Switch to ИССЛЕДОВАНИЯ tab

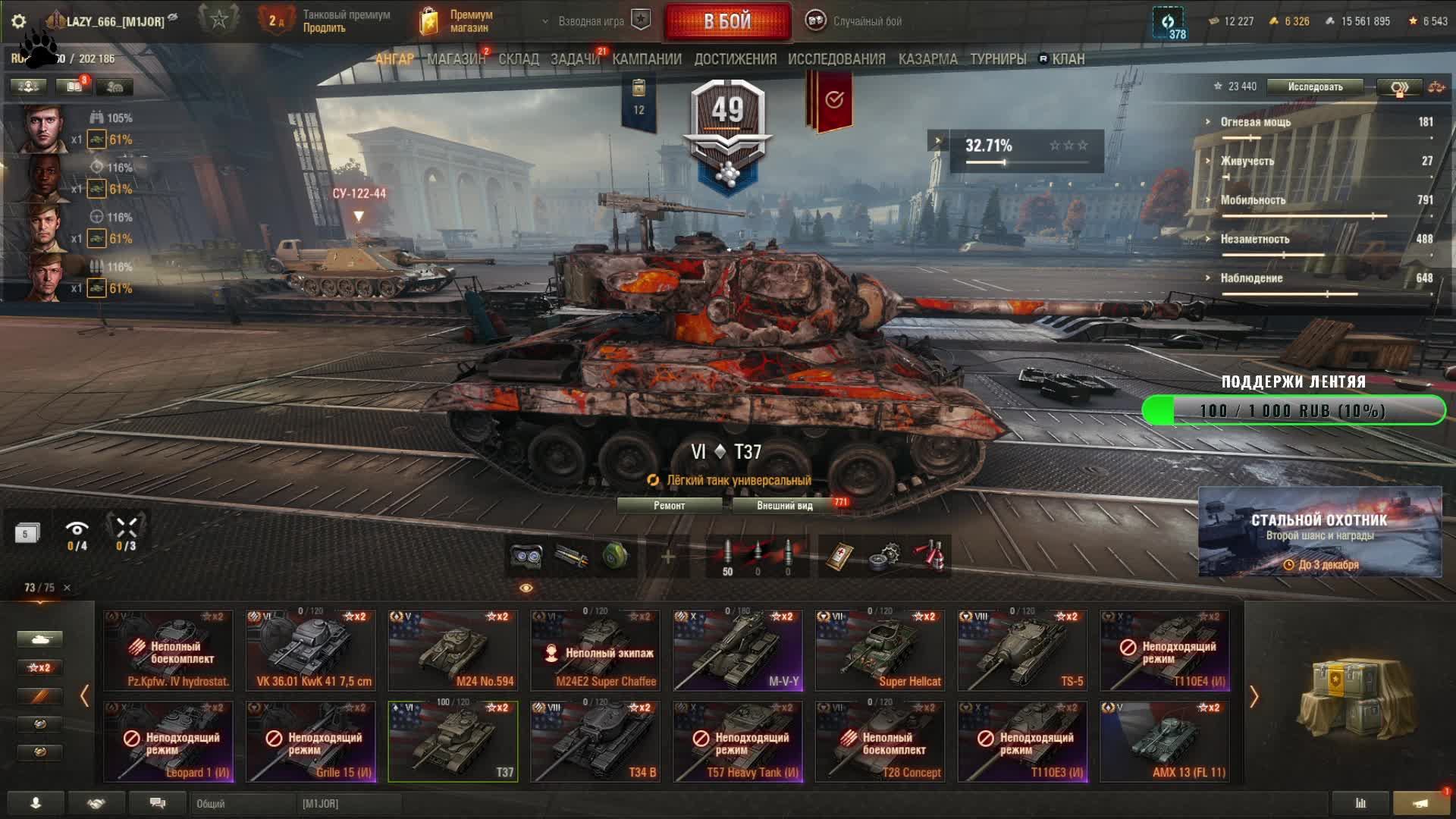pyautogui.click(x=836, y=59)
